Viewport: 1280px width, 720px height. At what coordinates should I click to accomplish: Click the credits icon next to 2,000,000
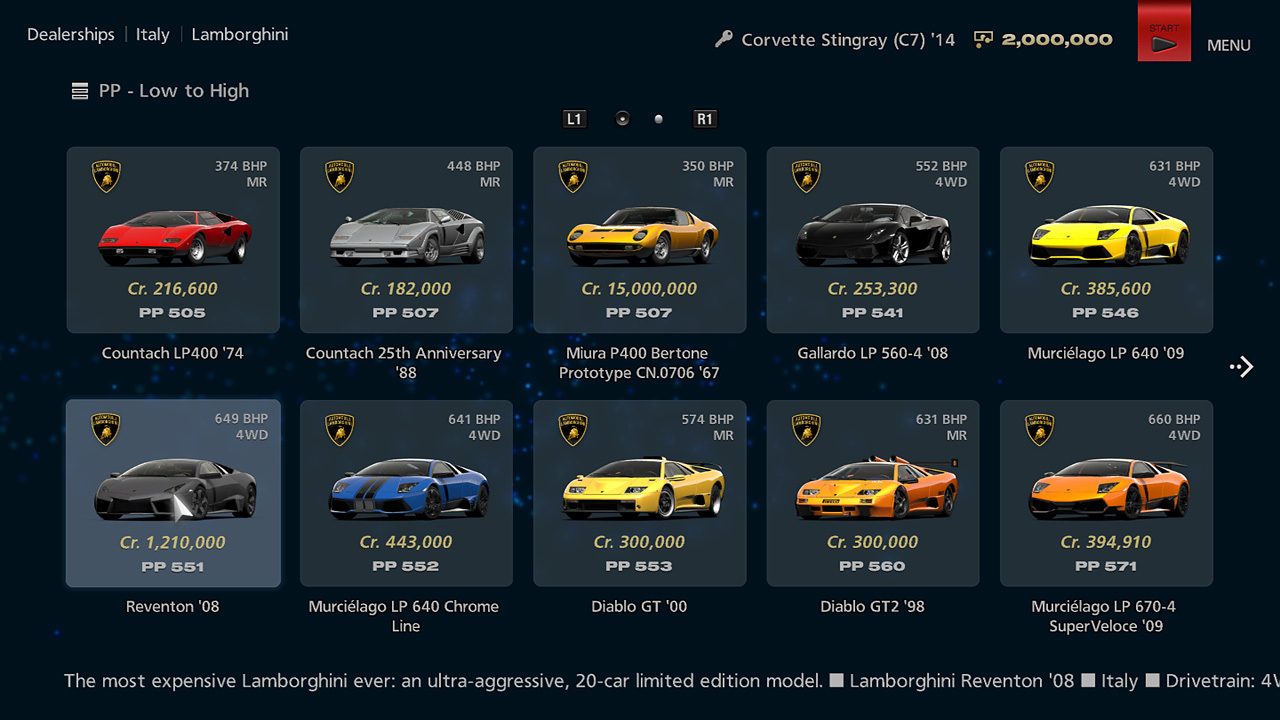pyautogui.click(x=982, y=39)
